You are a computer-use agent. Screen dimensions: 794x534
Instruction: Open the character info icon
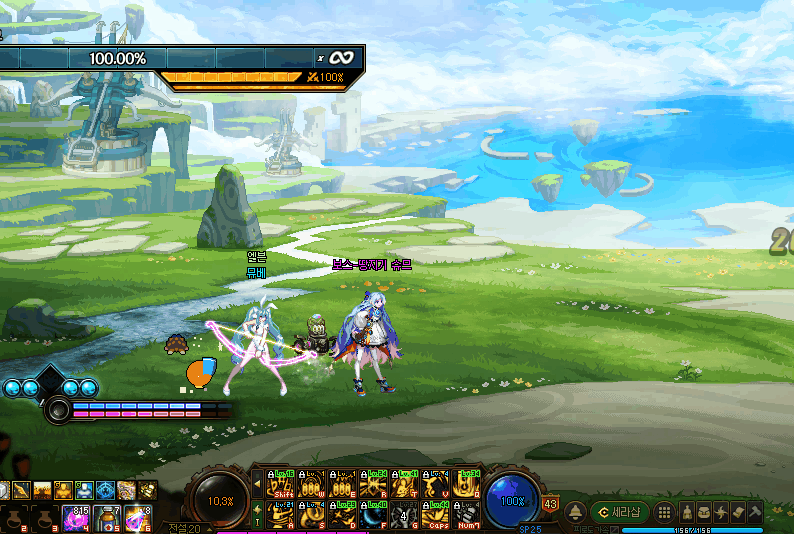tap(687, 511)
